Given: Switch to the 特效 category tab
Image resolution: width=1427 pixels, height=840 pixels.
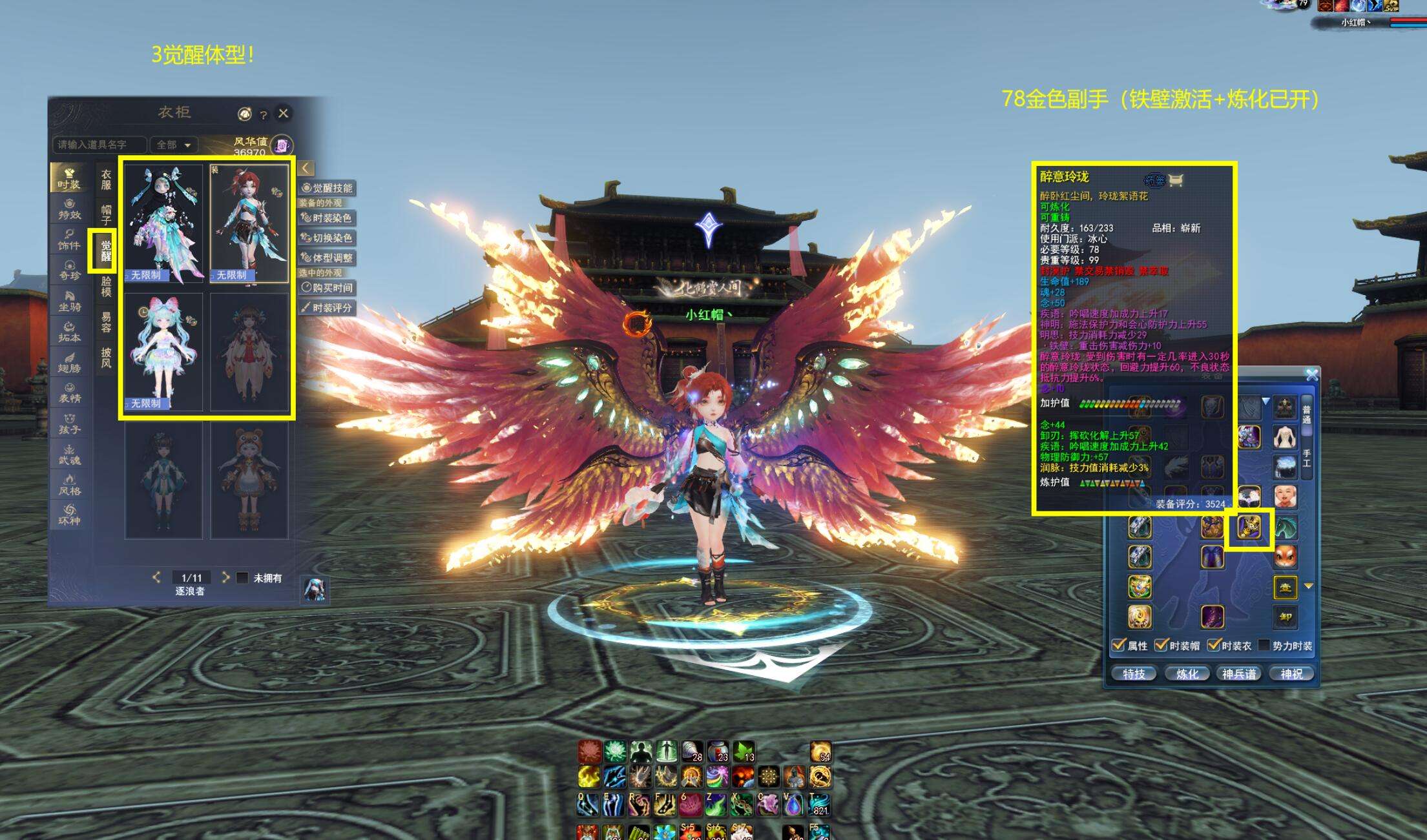Looking at the screenshot, I should coord(69,208).
